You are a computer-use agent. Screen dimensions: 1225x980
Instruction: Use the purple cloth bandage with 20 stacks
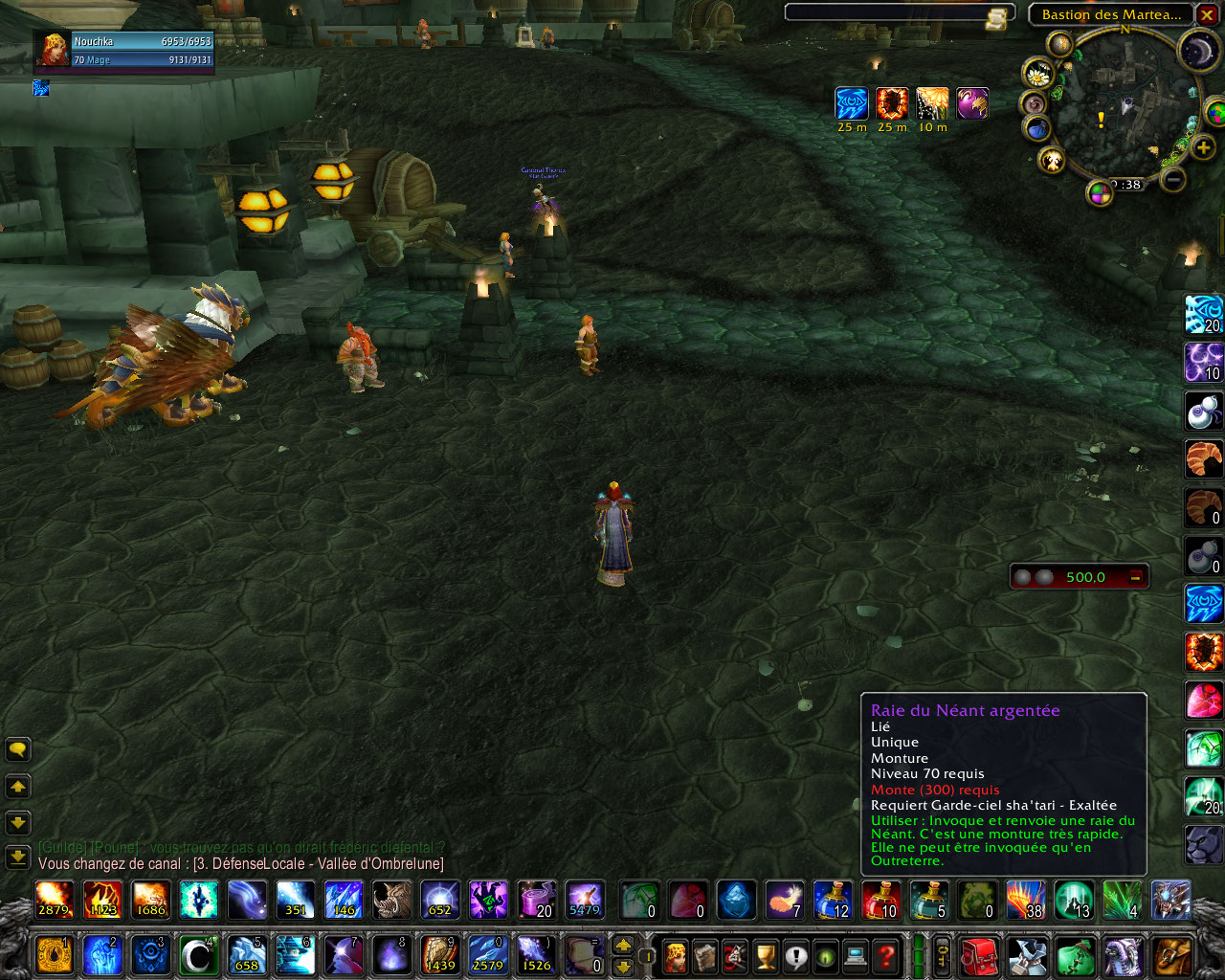(536, 900)
